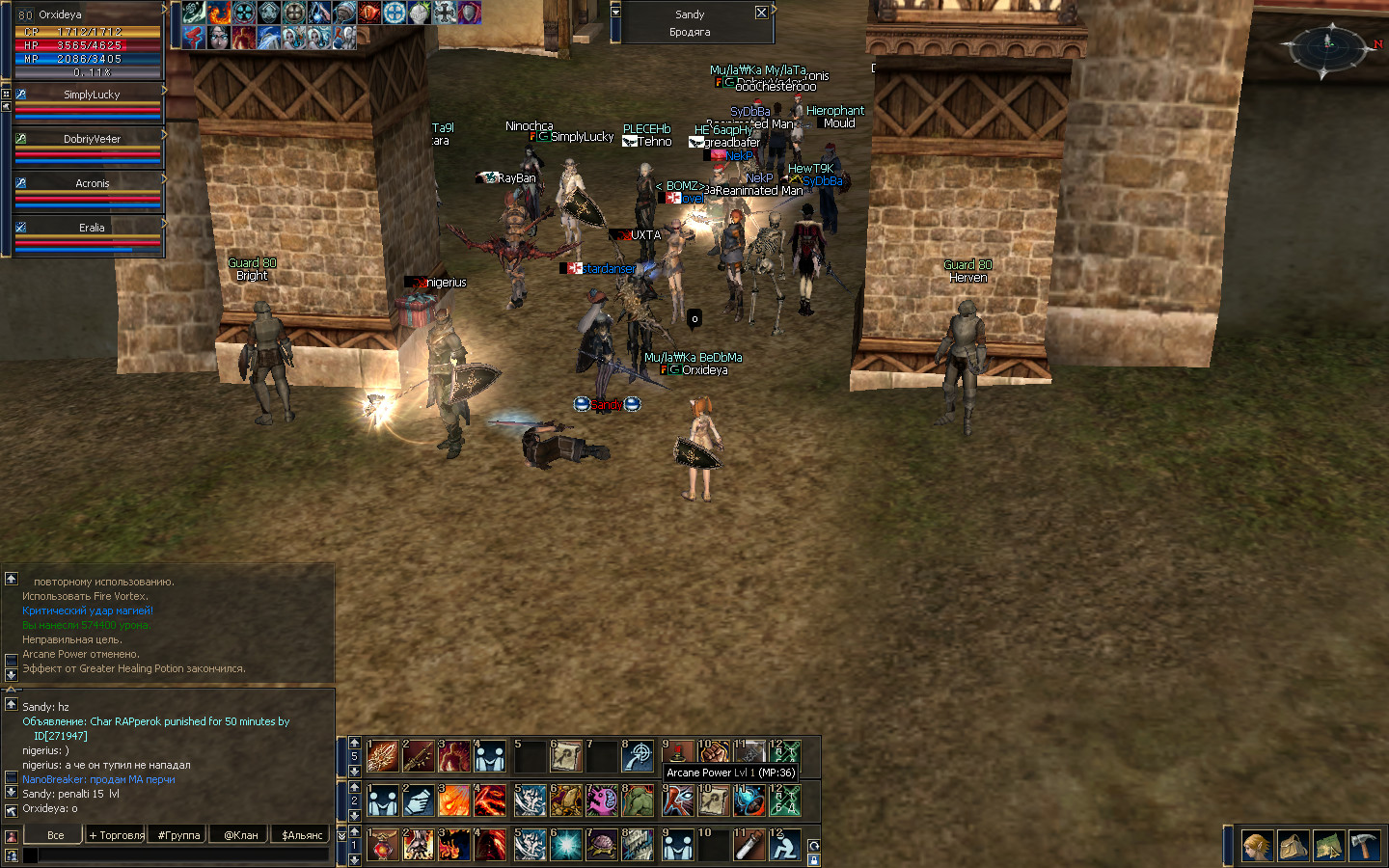Open the inventory bag icon
1389x868 pixels.
[x=1293, y=846]
